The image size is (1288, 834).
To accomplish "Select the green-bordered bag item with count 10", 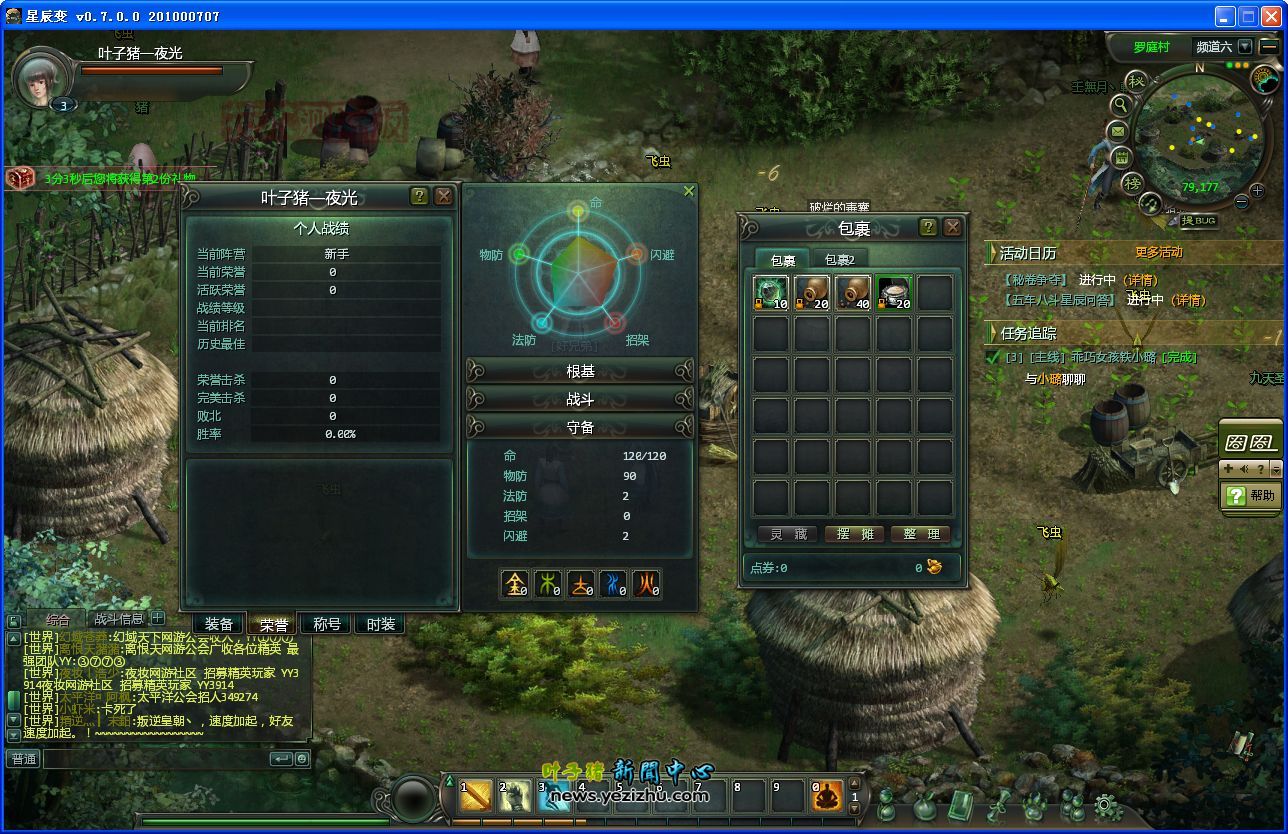I will (771, 293).
